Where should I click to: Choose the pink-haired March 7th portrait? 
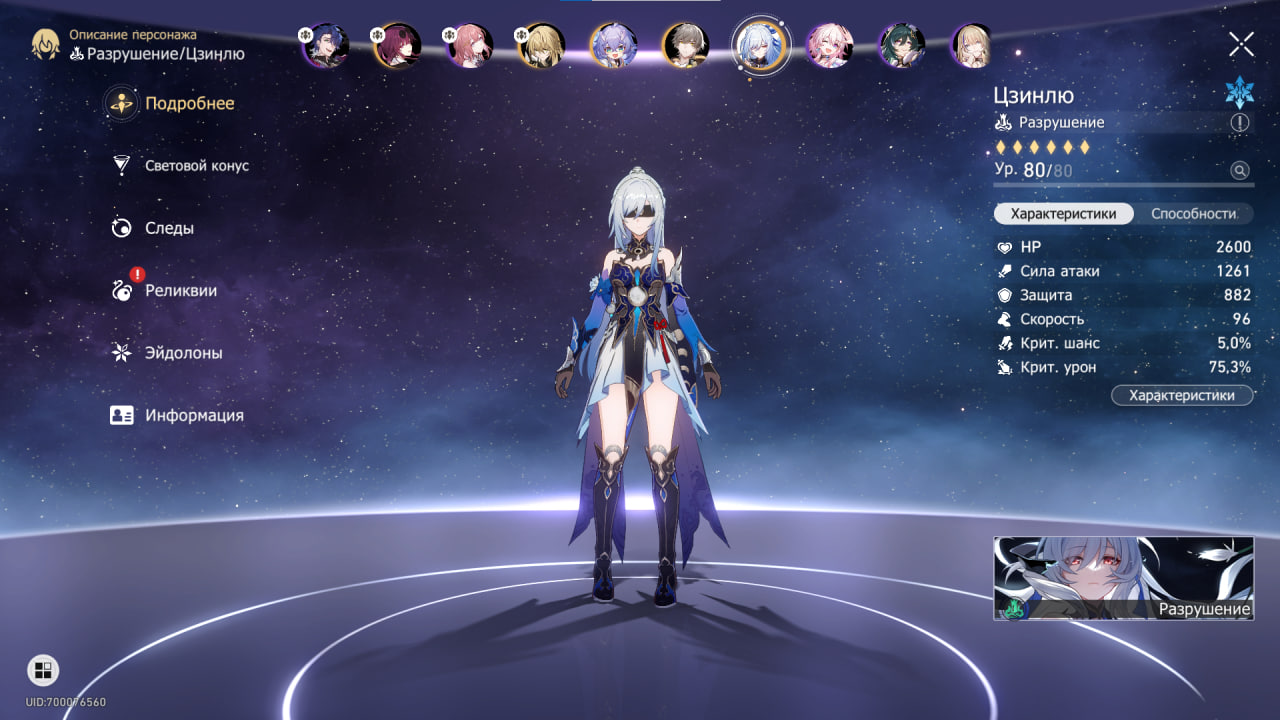[x=829, y=45]
